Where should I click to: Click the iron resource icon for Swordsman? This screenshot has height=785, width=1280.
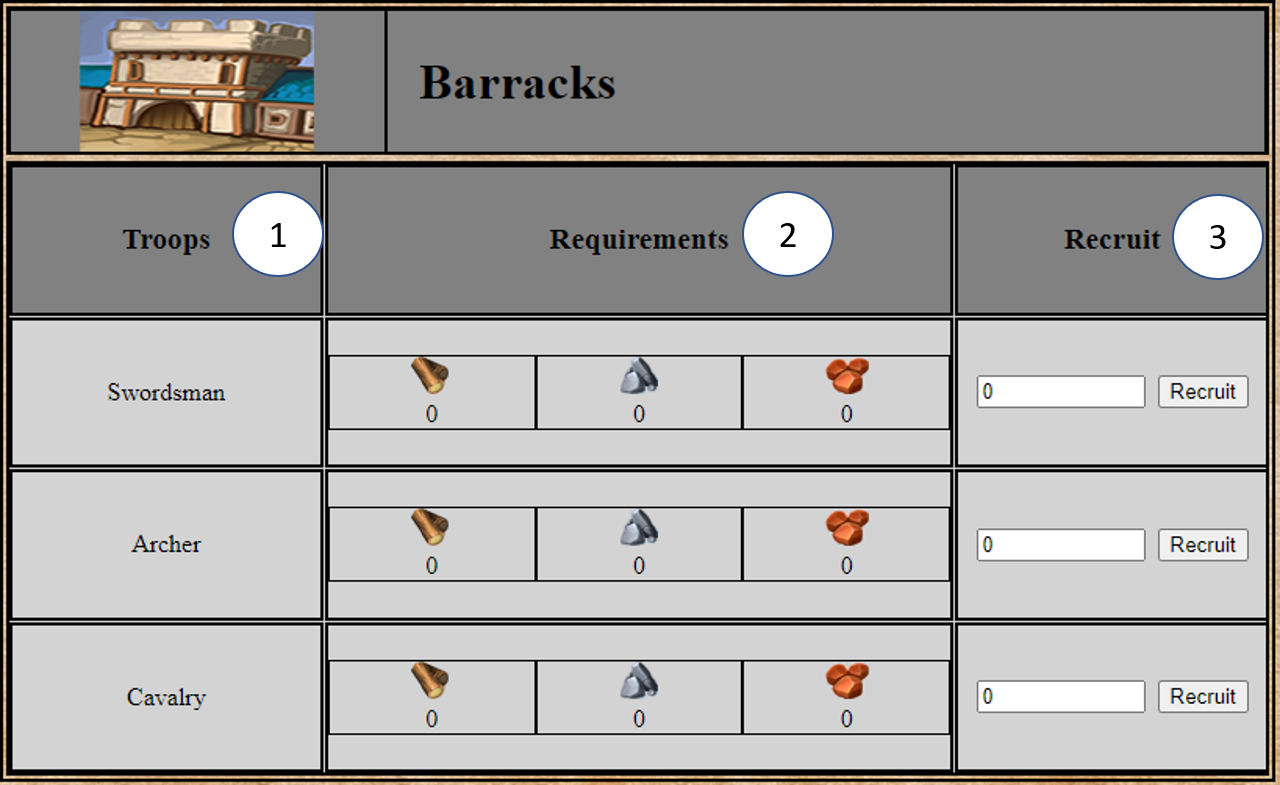pos(638,377)
